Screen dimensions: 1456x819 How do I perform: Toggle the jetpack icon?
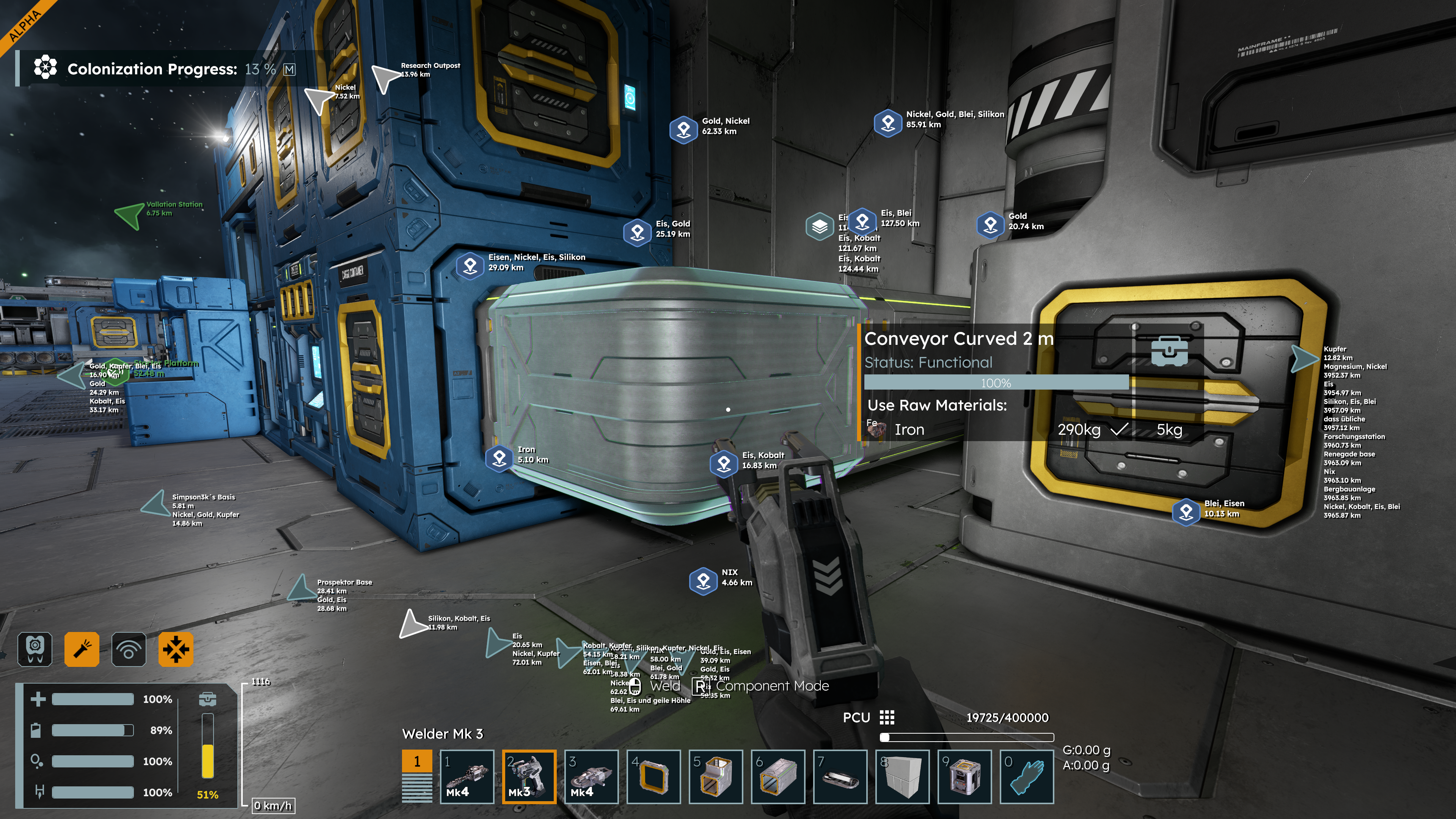[35, 649]
